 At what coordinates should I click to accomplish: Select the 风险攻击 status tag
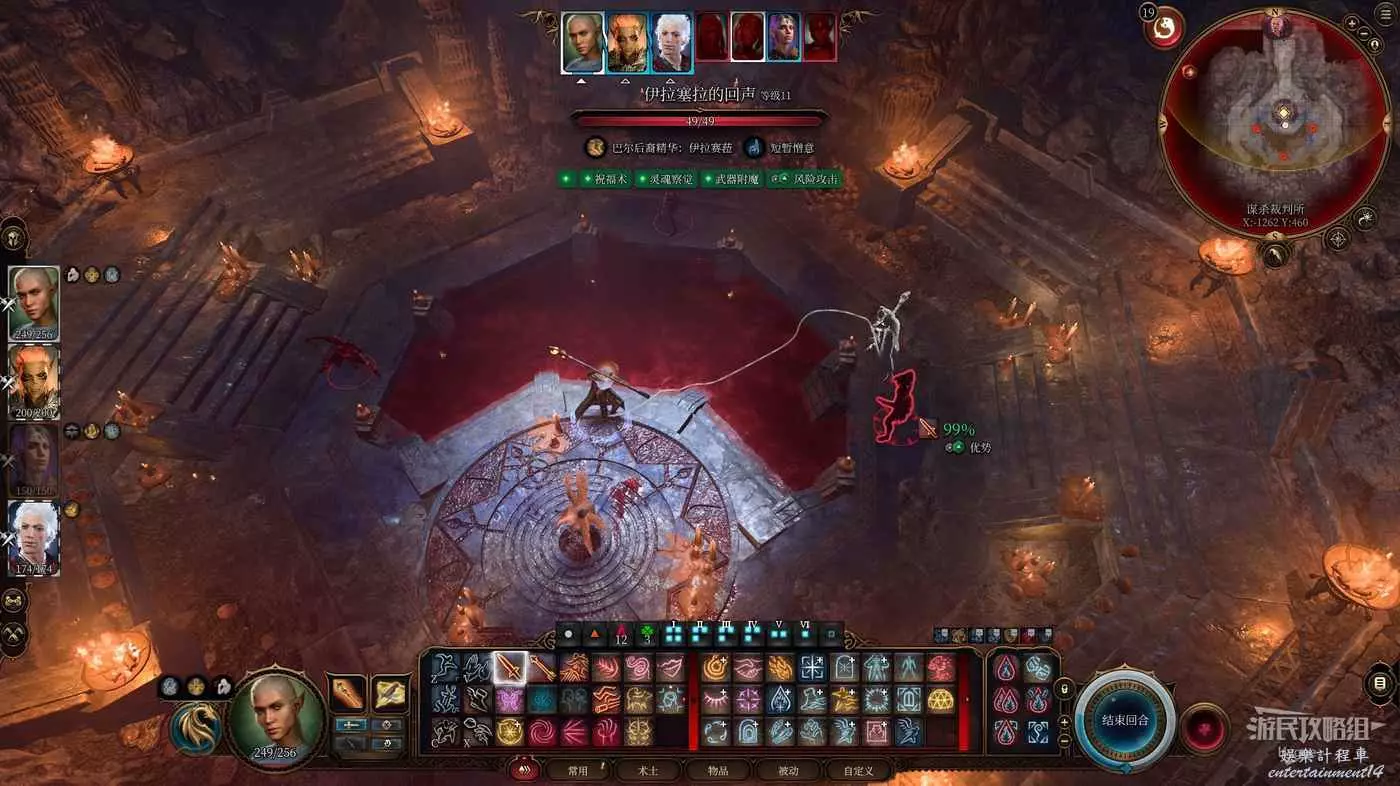[x=804, y=179]
